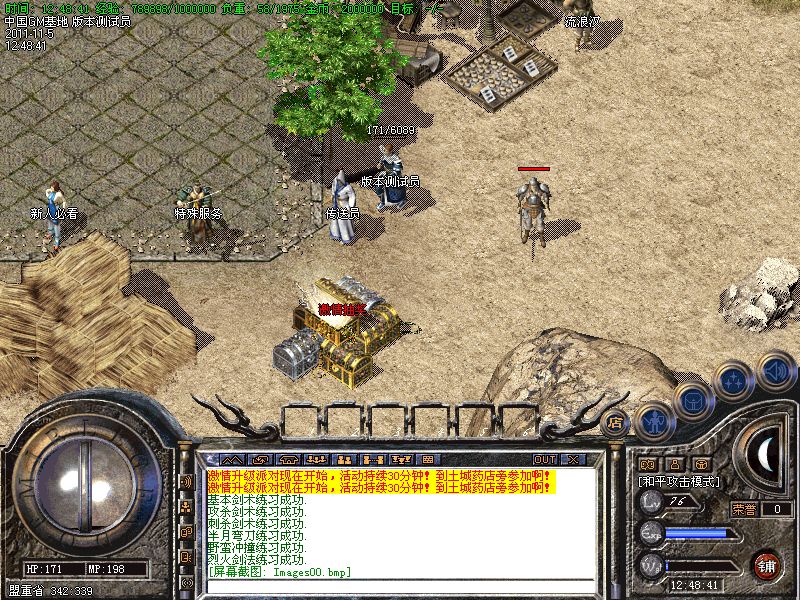Image resolution: width=800 pixels, height=600 pixels.
Task: Click the red 铺 stall button
Action: (767, 564)
